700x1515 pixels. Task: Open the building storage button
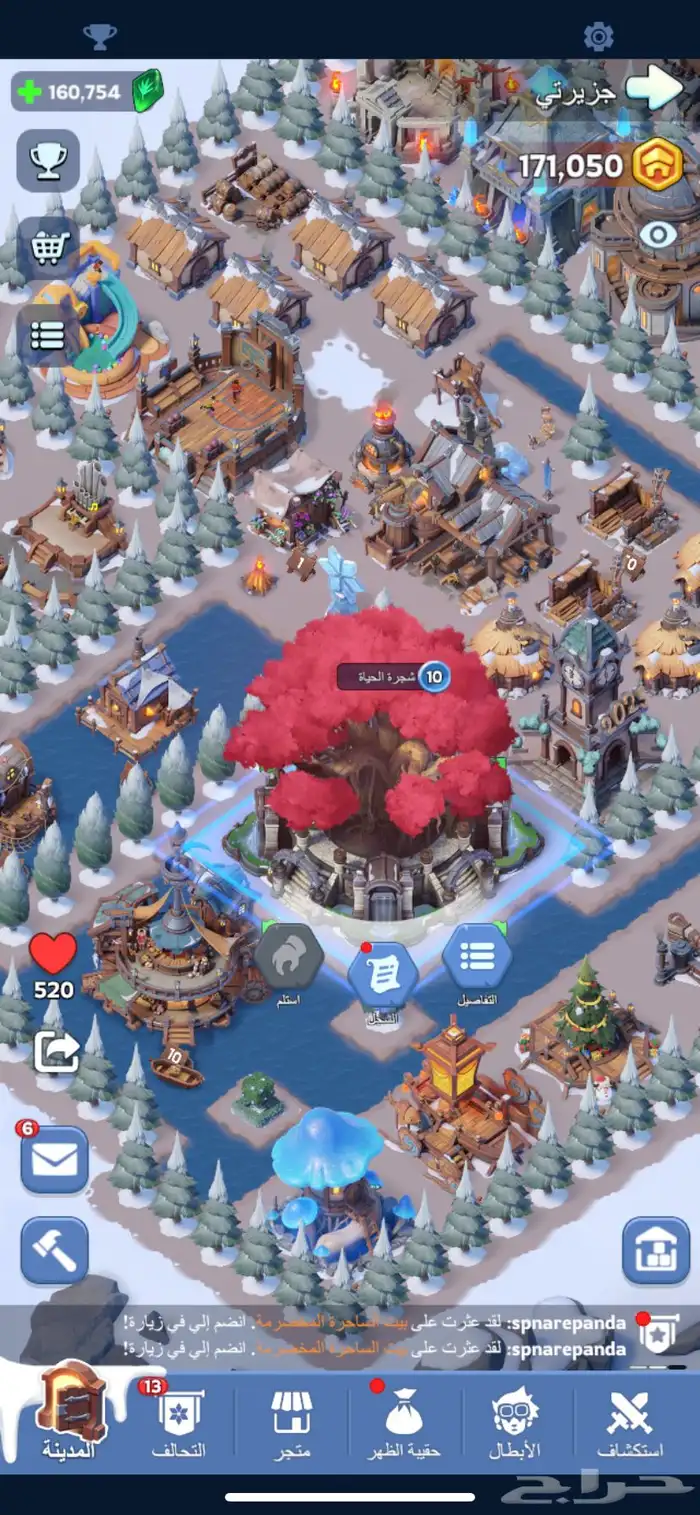pos(656,1250)
